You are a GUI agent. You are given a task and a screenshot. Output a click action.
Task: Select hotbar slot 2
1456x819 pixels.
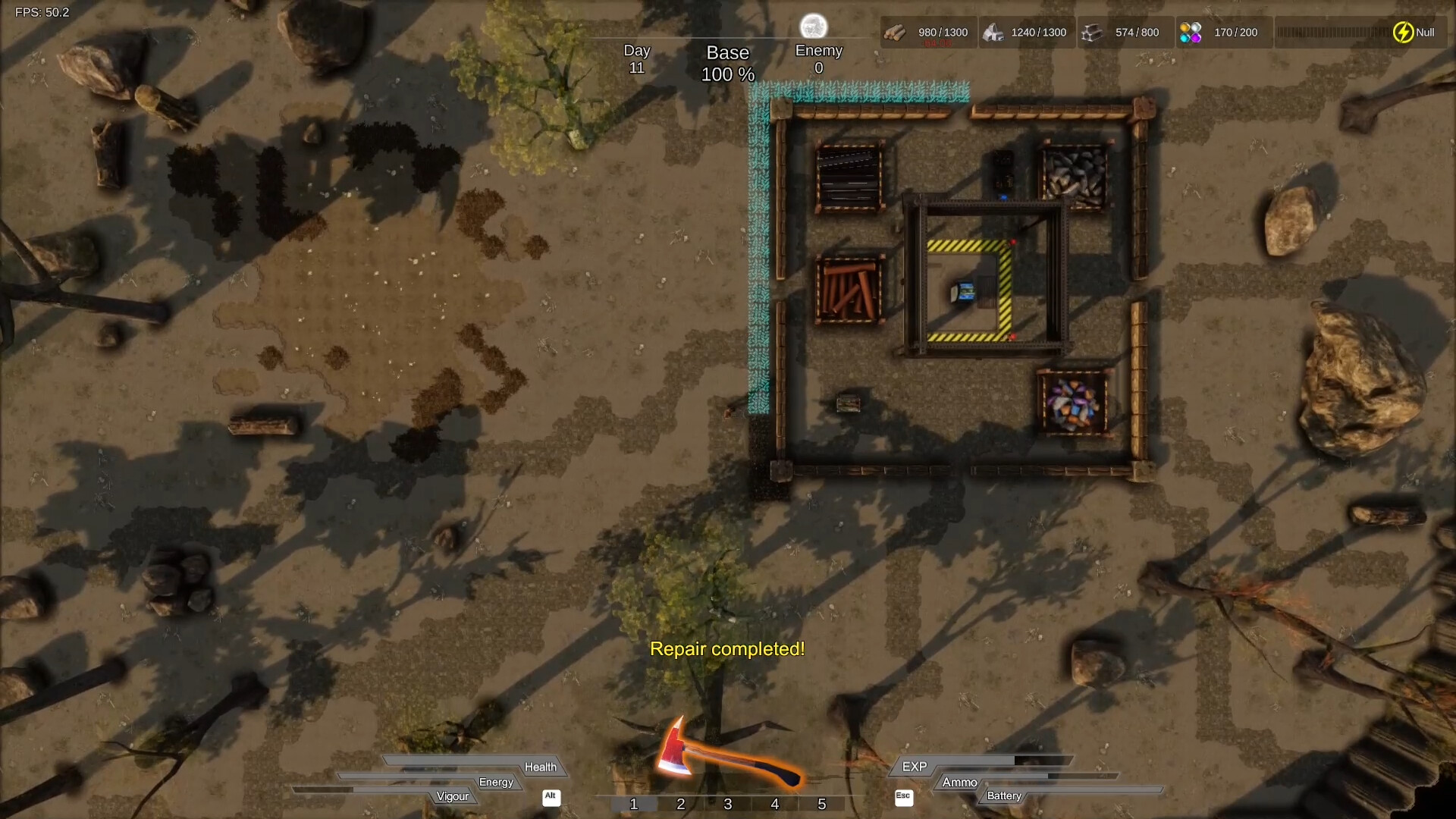pos(681,804)
